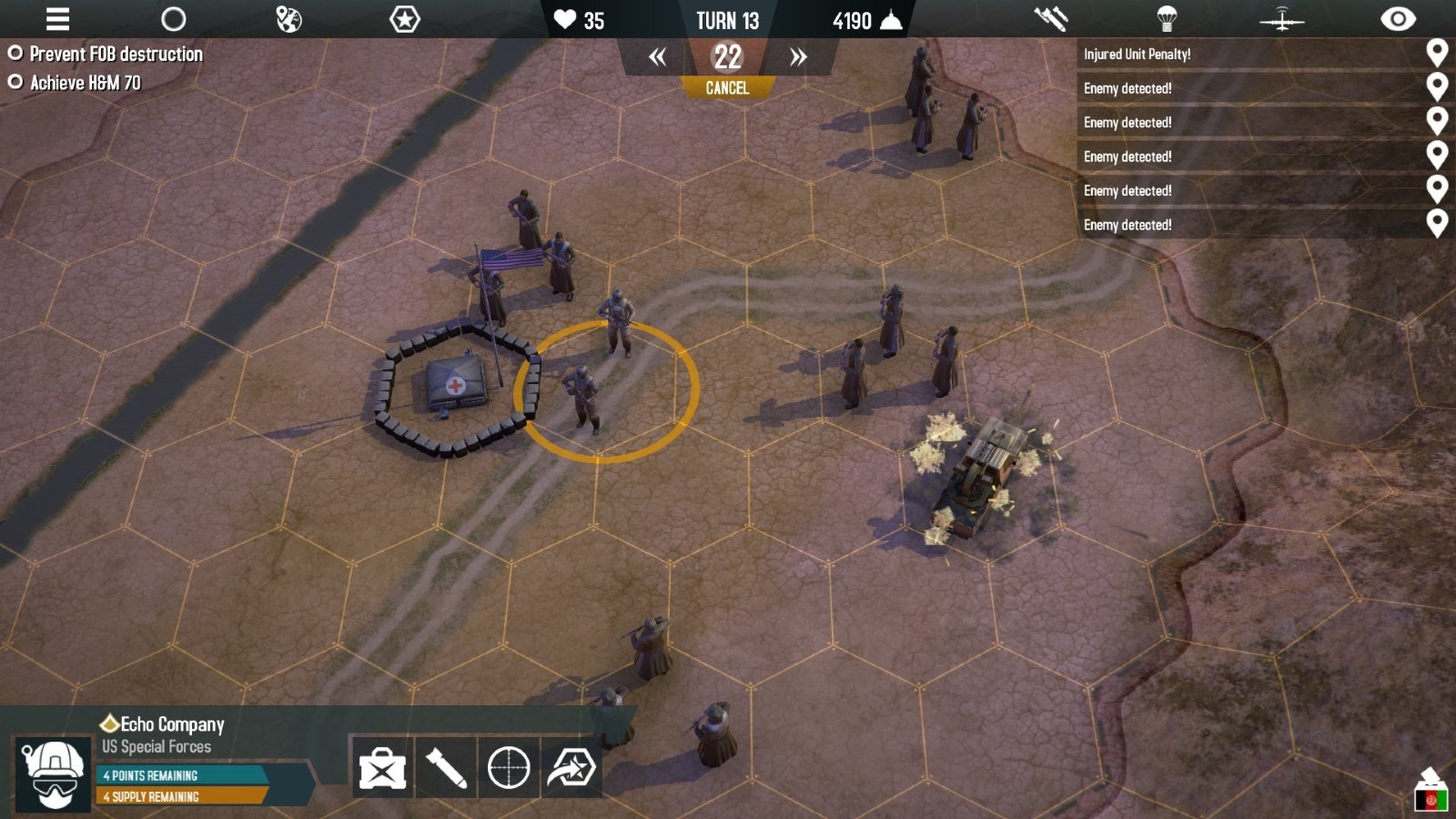This screenshot has height=819, width=1456.
Task: Choose the parachute airdrop support icon
Action: (1167, 19)
